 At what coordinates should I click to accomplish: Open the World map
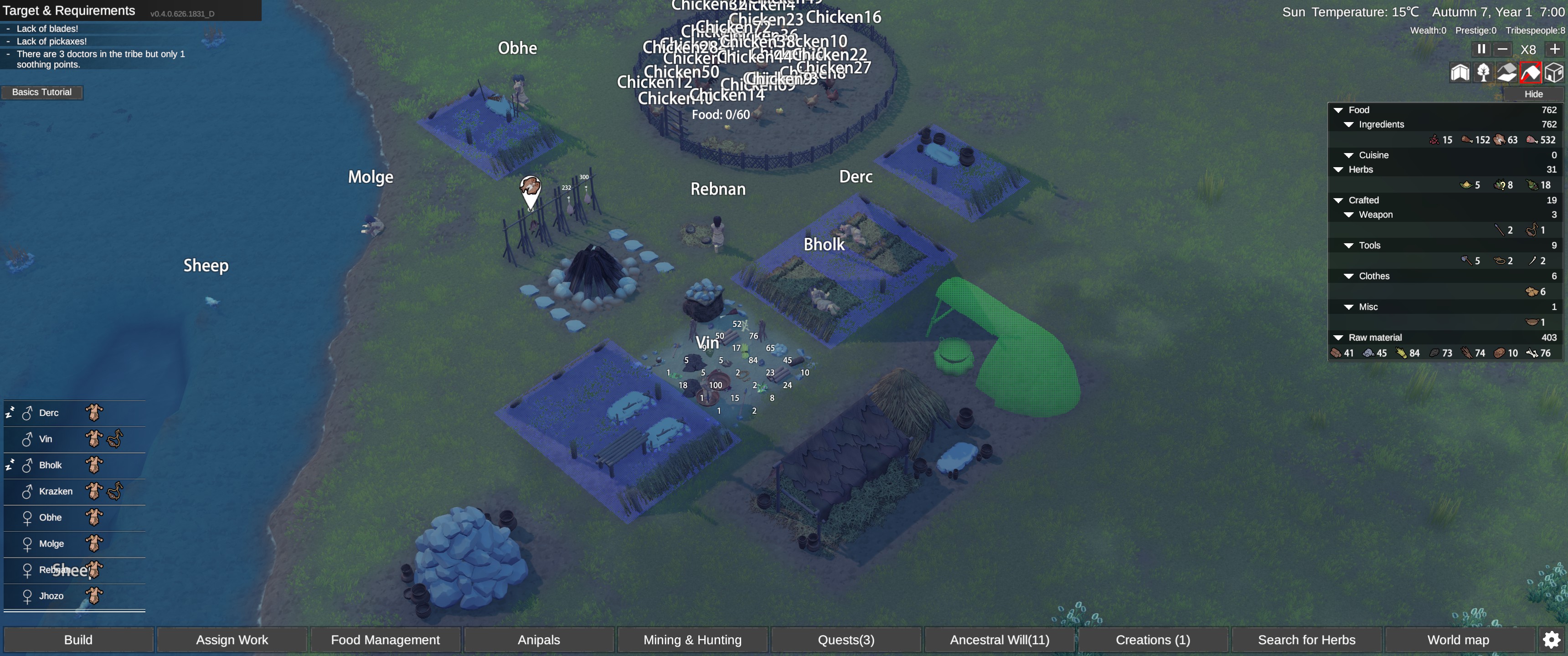(x=1459, y=640)
